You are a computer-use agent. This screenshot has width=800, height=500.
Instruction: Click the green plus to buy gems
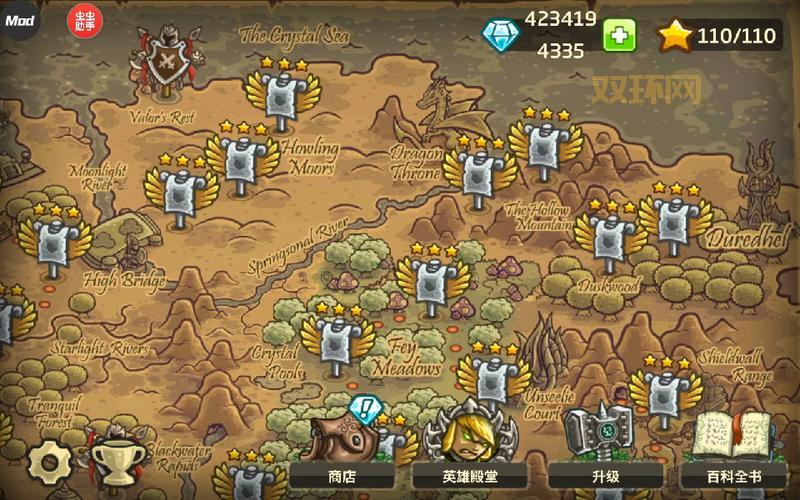(x=619, y=36)
